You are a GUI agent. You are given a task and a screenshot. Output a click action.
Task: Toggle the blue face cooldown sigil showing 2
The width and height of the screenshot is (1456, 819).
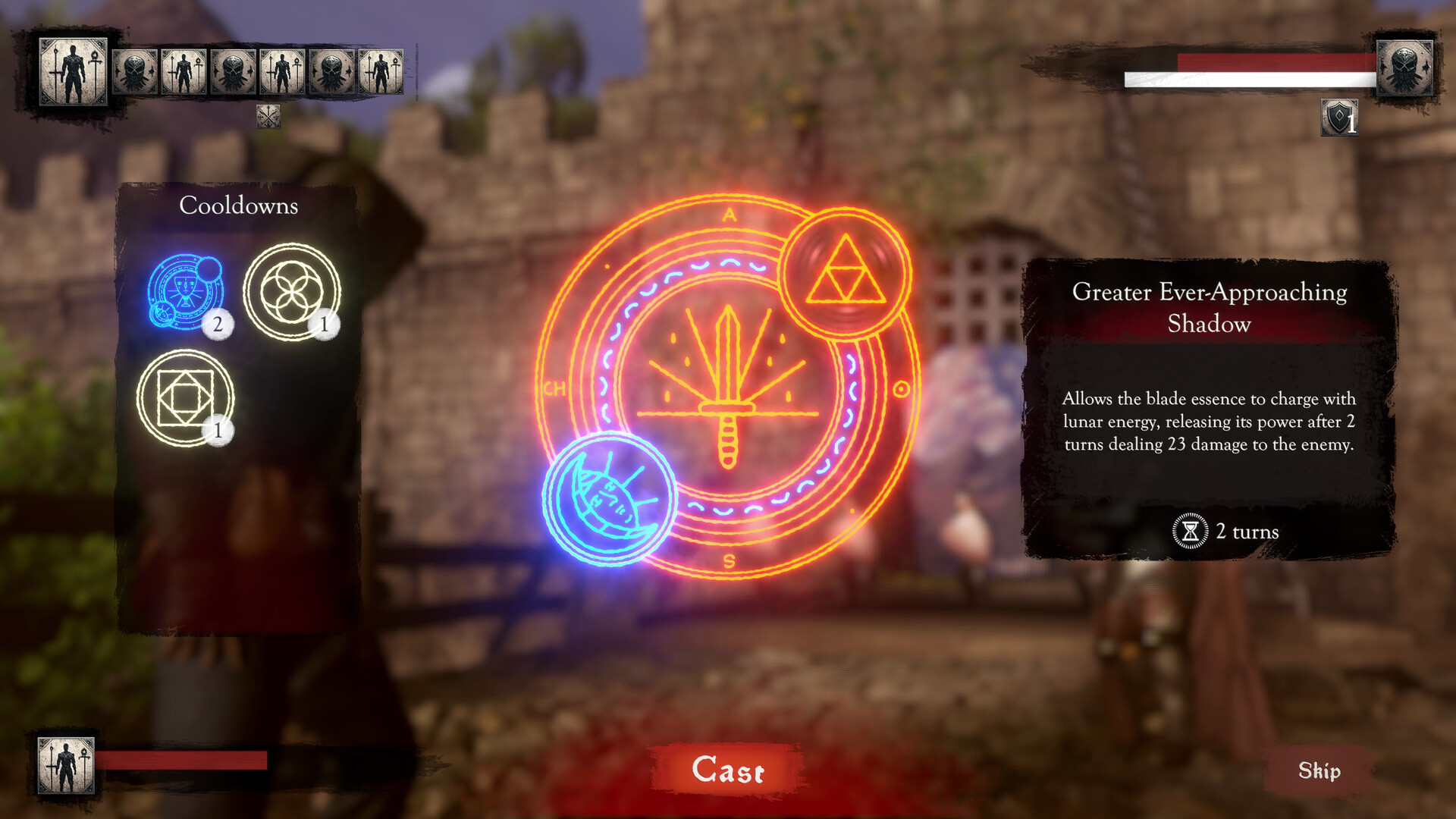pos(186,292)
